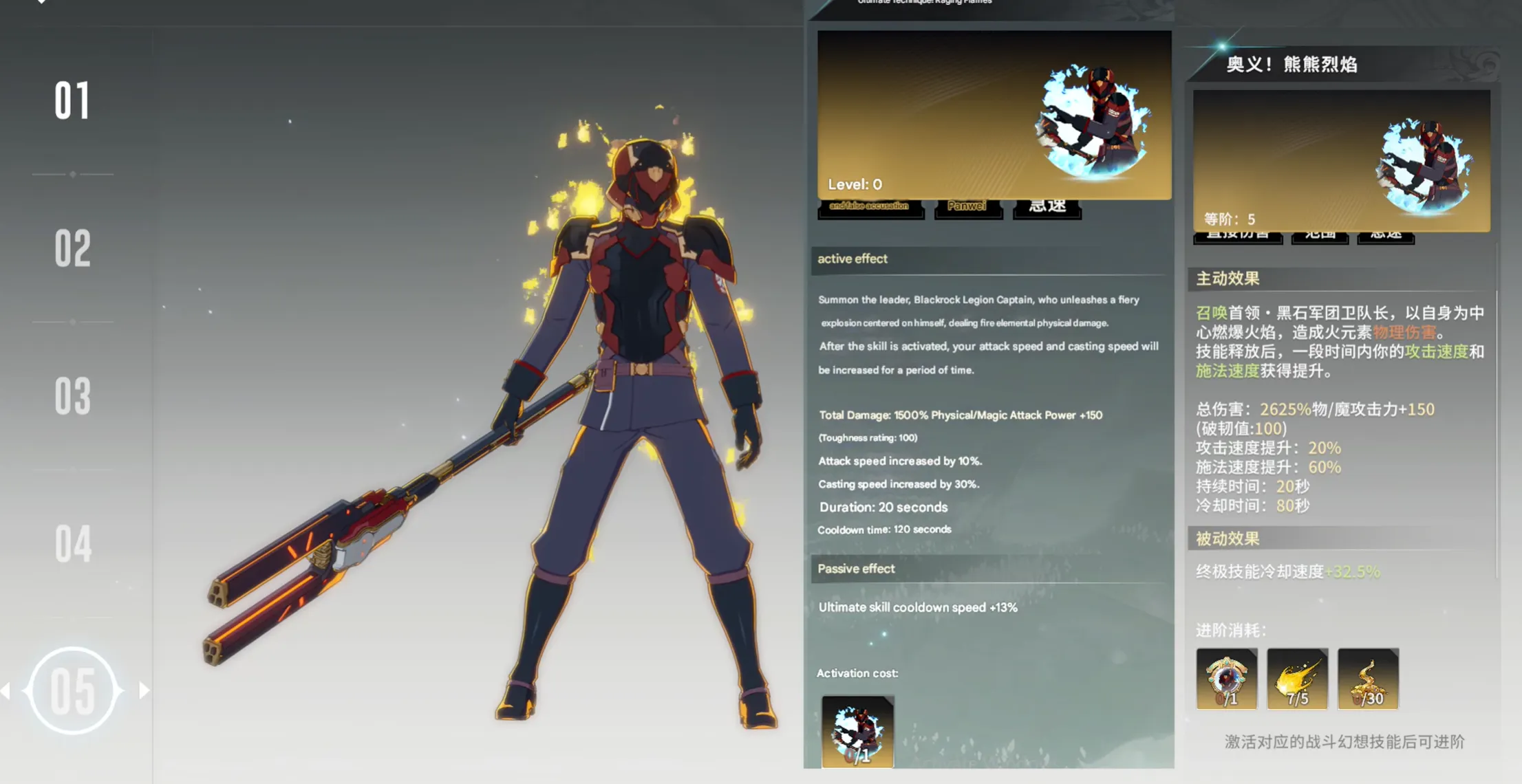1522x784 pixels.
Task: Click the right arrow beside stage 05
Action: [x=144, y=690]
